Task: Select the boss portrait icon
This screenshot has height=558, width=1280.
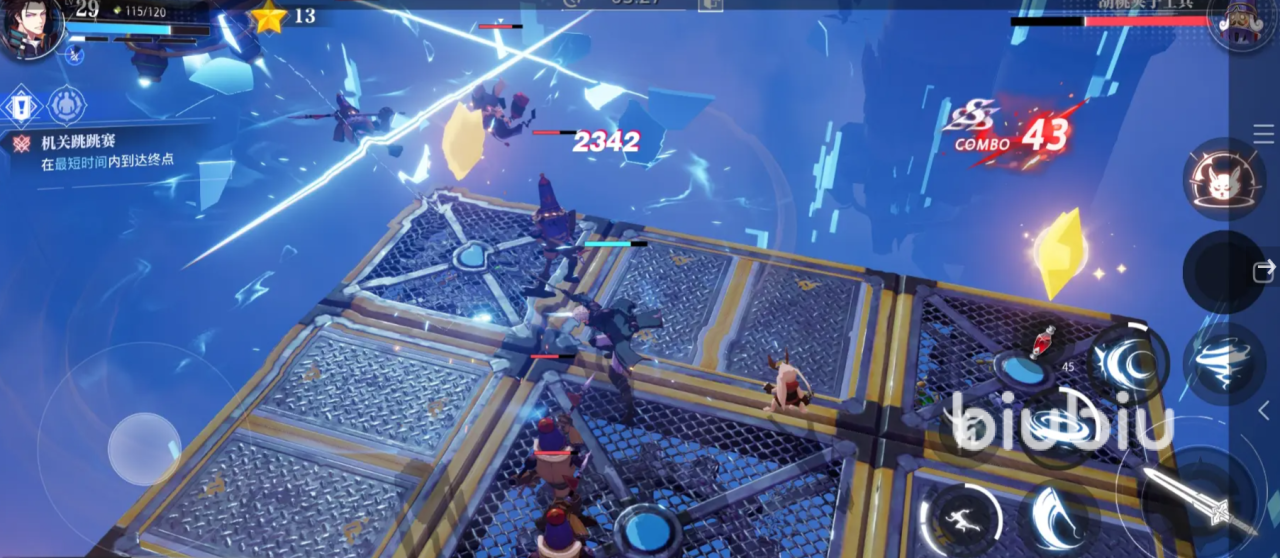Action: pyautogui.click(x=1240, y=22)
